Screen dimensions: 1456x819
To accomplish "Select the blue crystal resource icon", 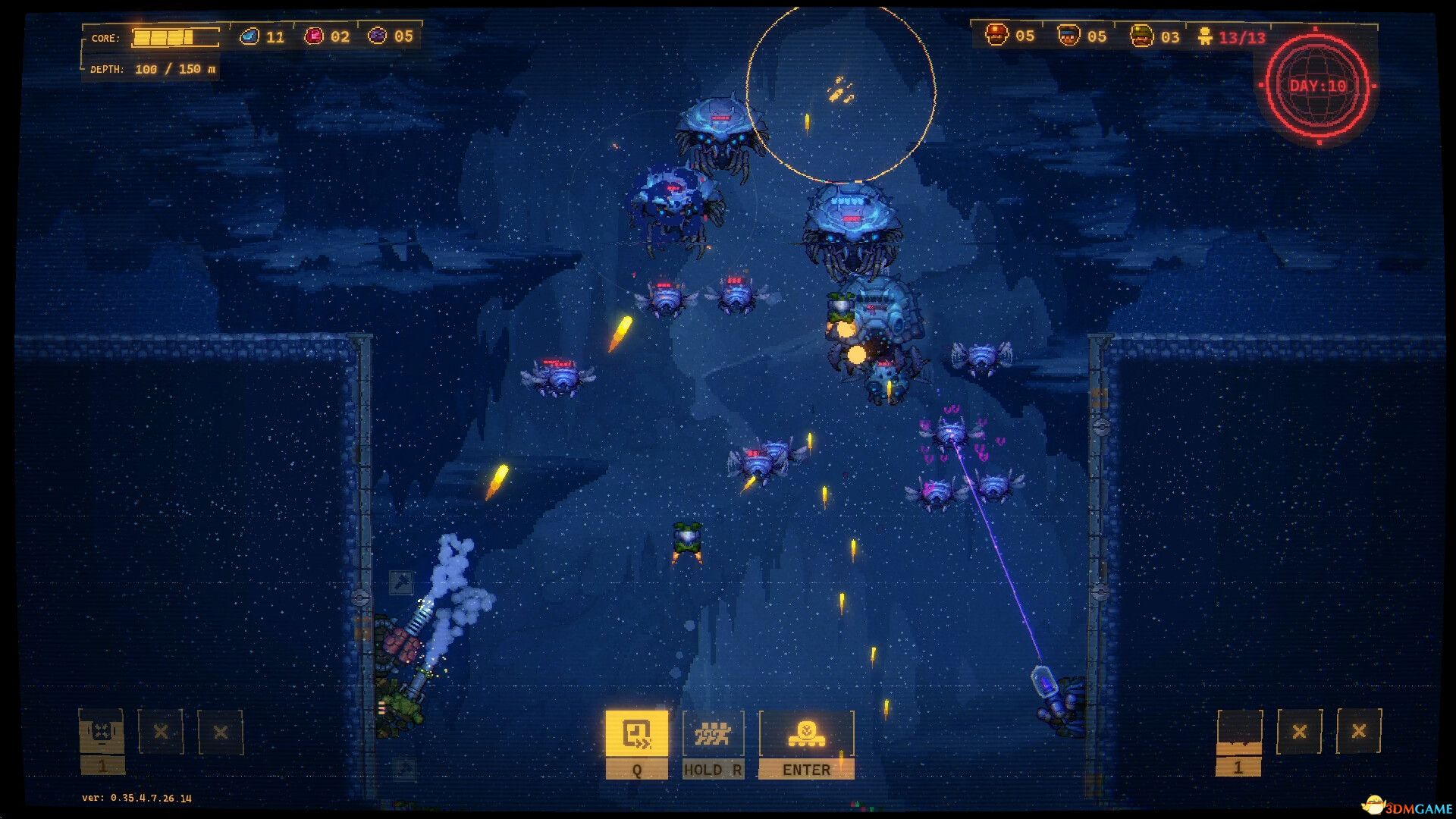I will [249, 36].
